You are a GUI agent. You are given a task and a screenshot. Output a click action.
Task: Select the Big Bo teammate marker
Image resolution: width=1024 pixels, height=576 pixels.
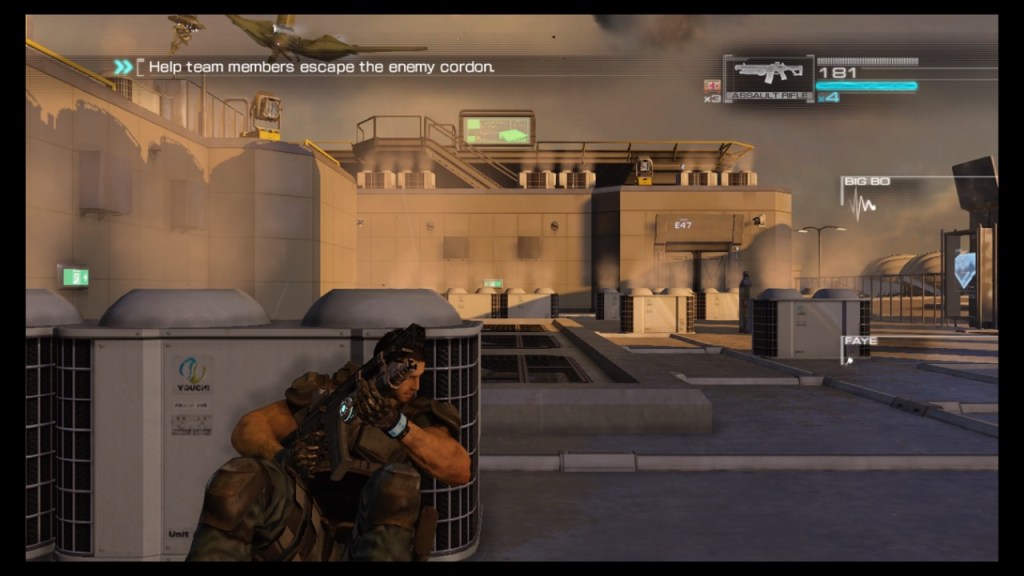click(866, 182)
